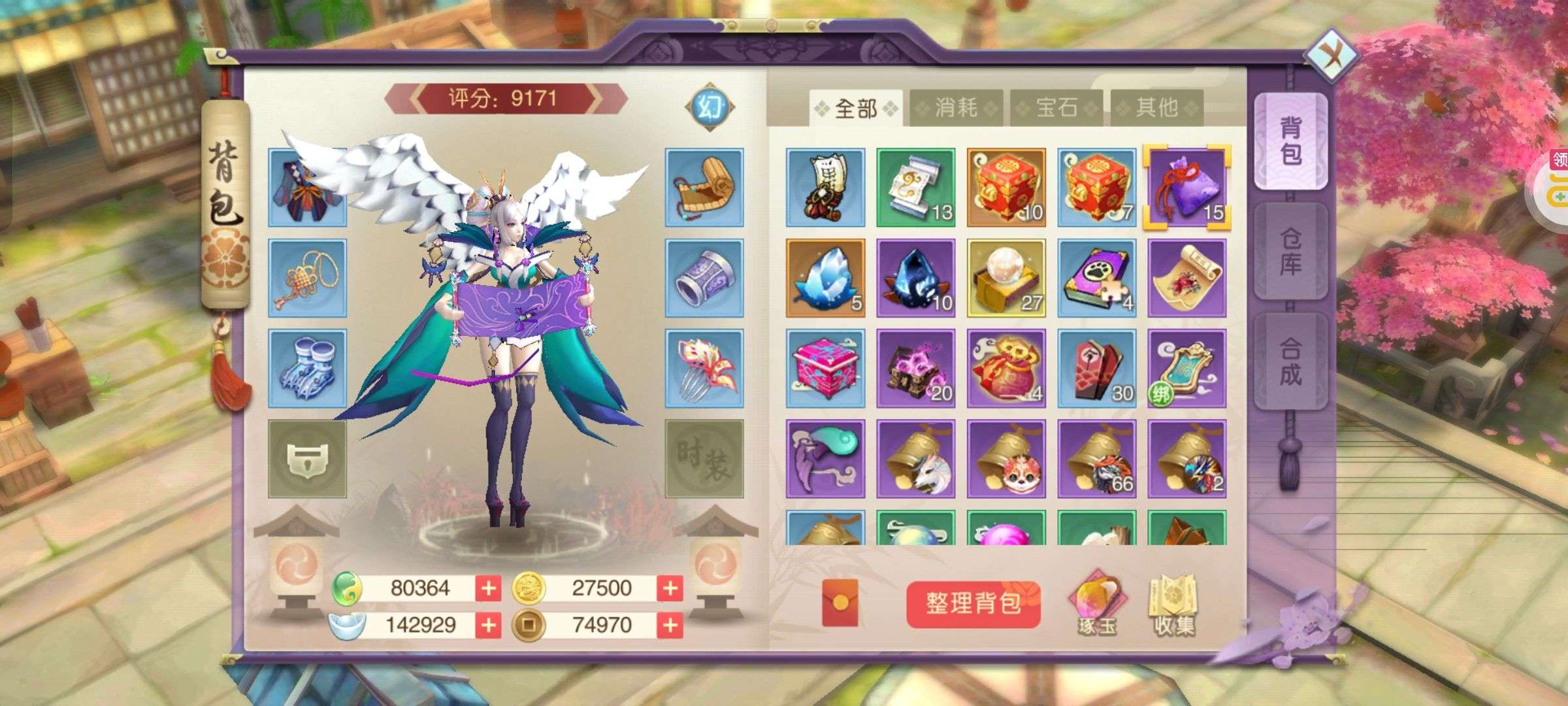Open the 时装 costume slot
This screenshot has width=1568, height=706.
[x=704, y=459]
